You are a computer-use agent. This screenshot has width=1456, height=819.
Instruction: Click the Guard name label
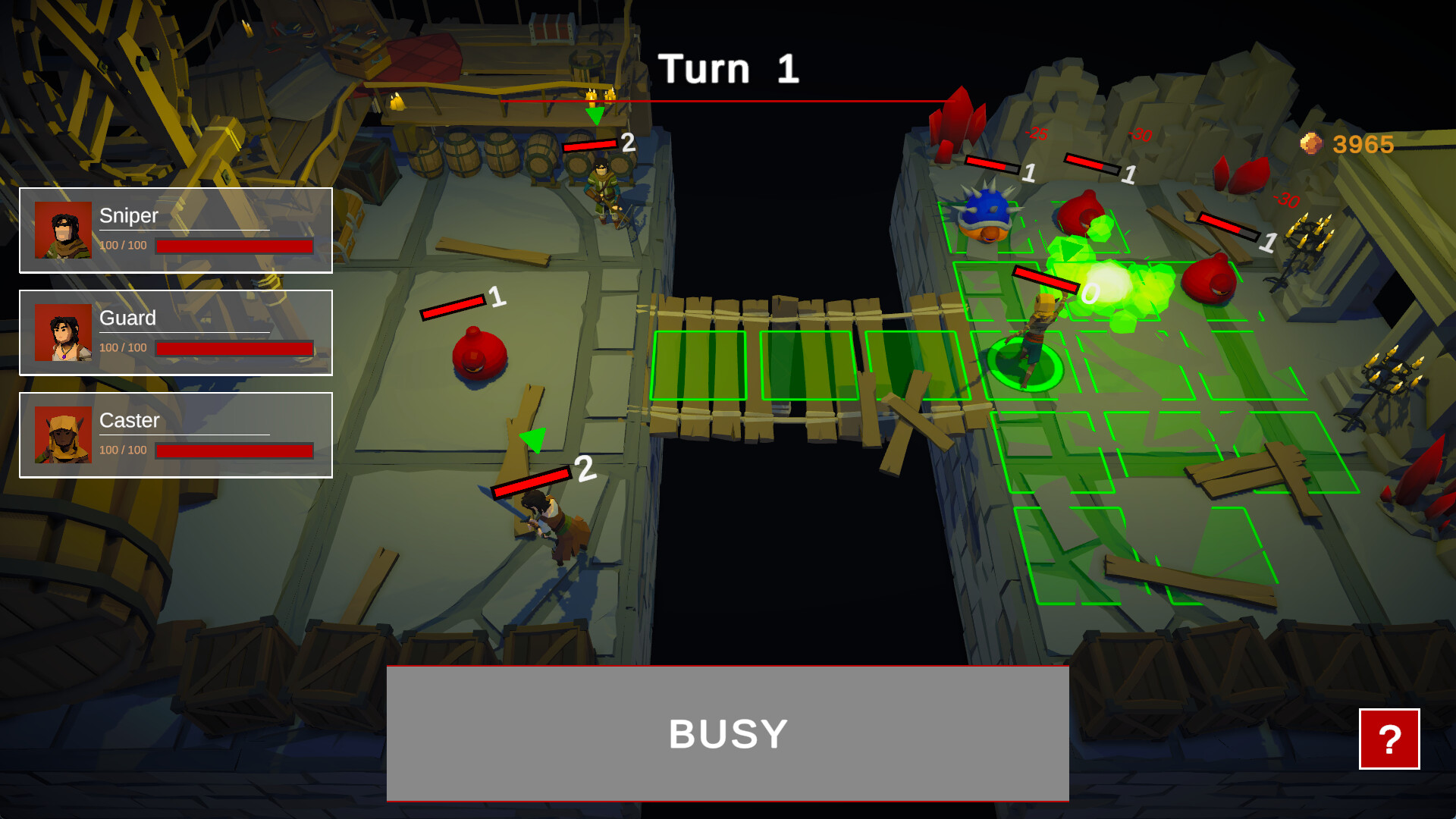click(126, 318)
